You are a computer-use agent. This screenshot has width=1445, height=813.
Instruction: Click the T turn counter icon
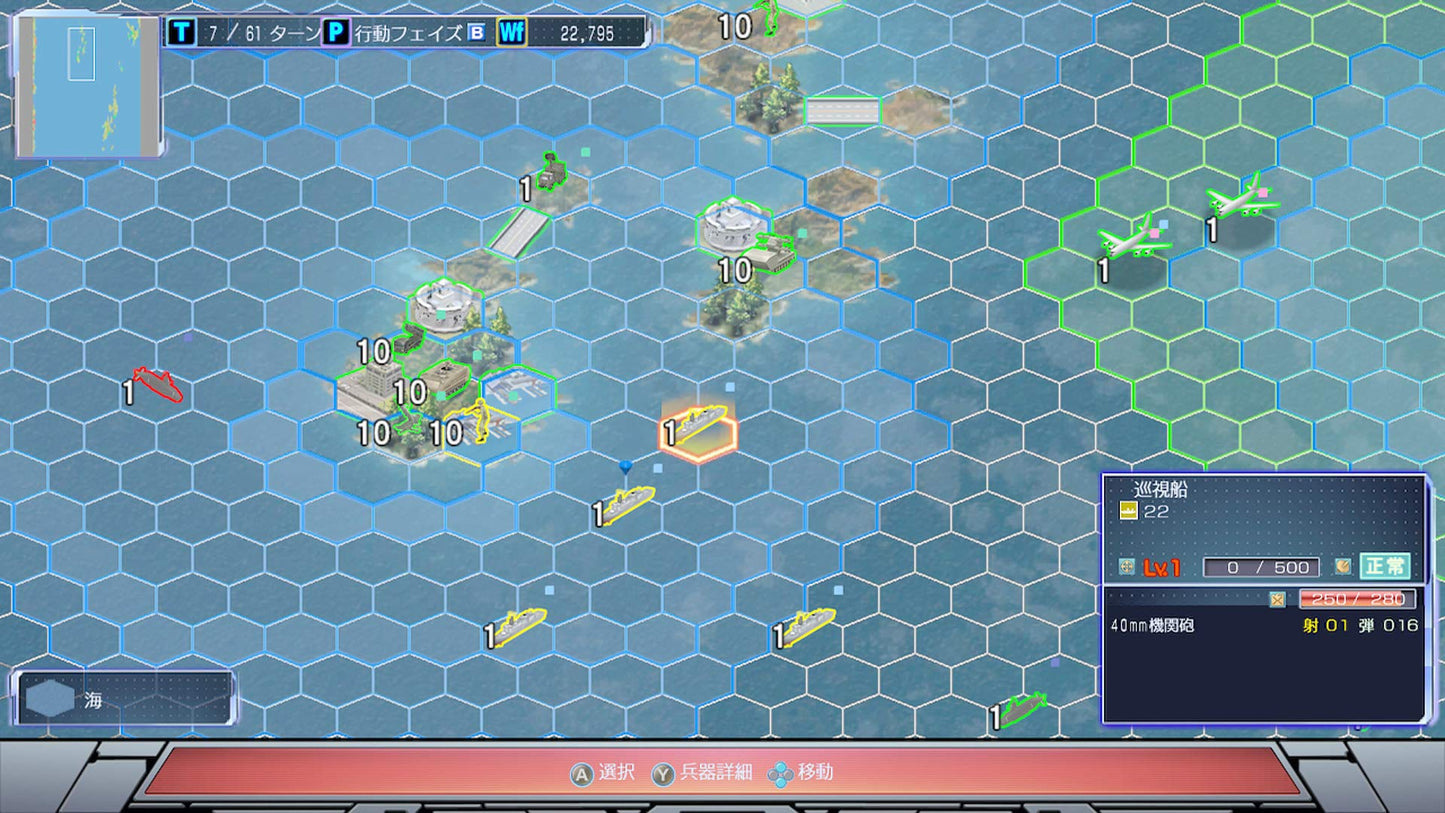(179, 31)
